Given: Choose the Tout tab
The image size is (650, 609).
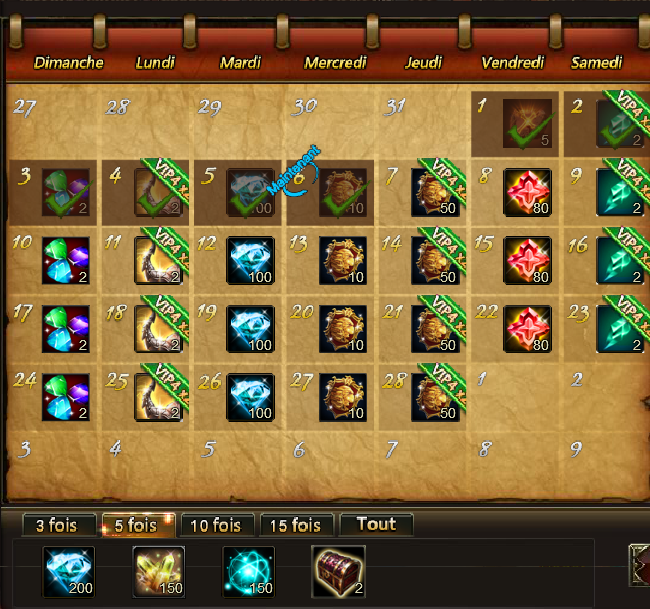Looking at the screenshot, I should click(x=375, y=524).
